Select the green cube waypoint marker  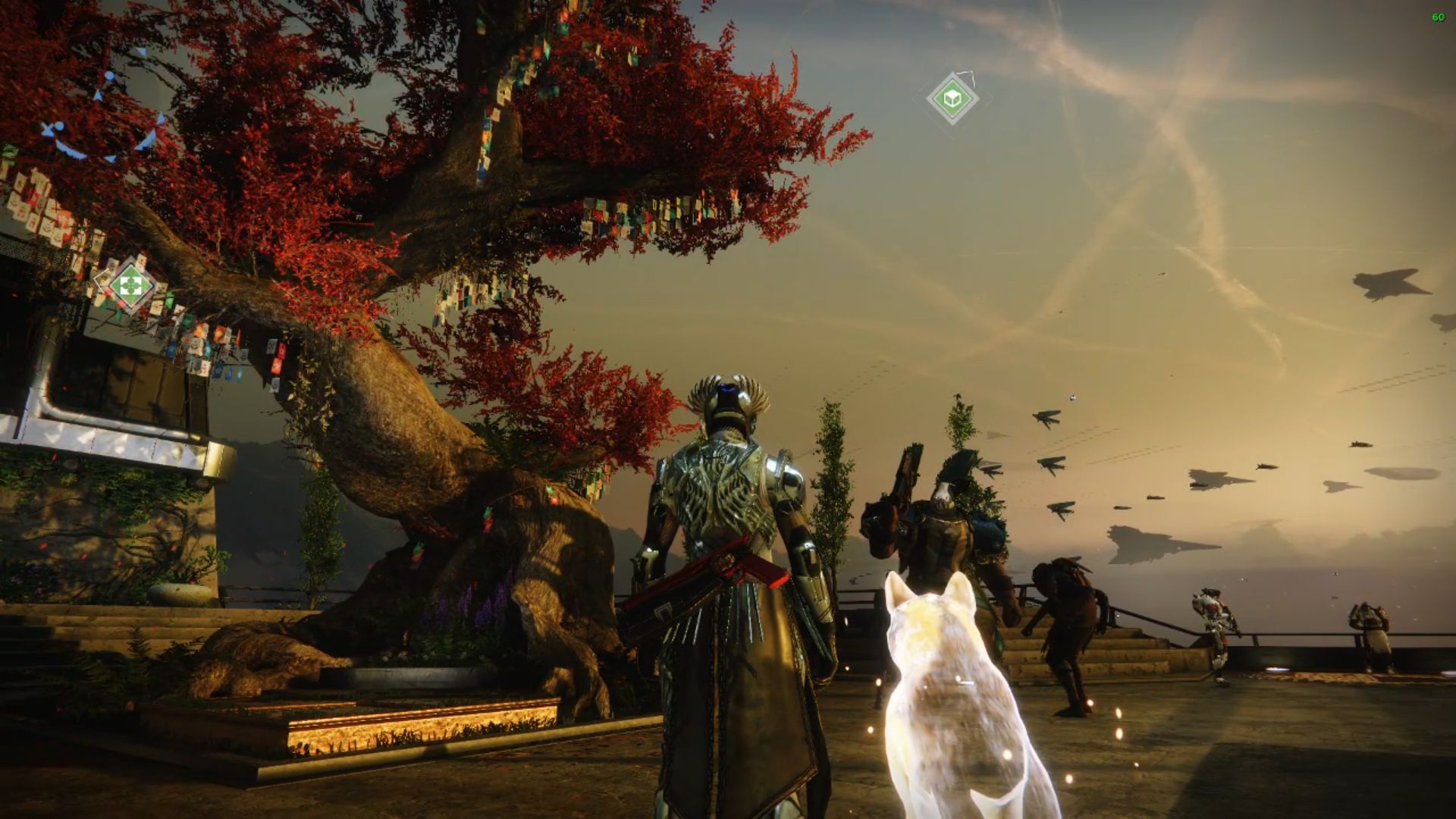tap(952, 98)
